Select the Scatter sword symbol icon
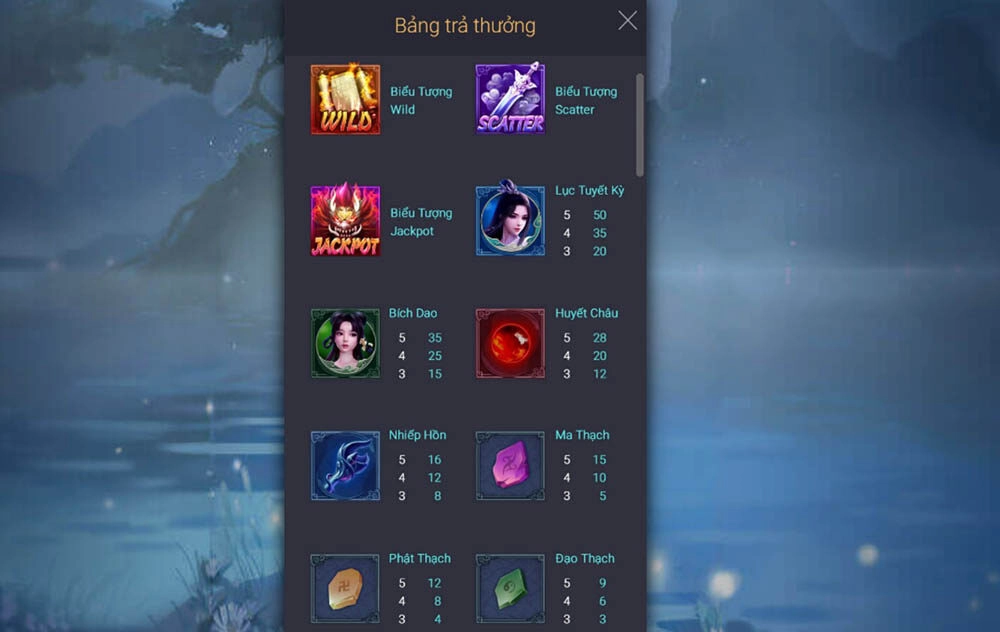 pyautogui.click(x=510, y=100)
